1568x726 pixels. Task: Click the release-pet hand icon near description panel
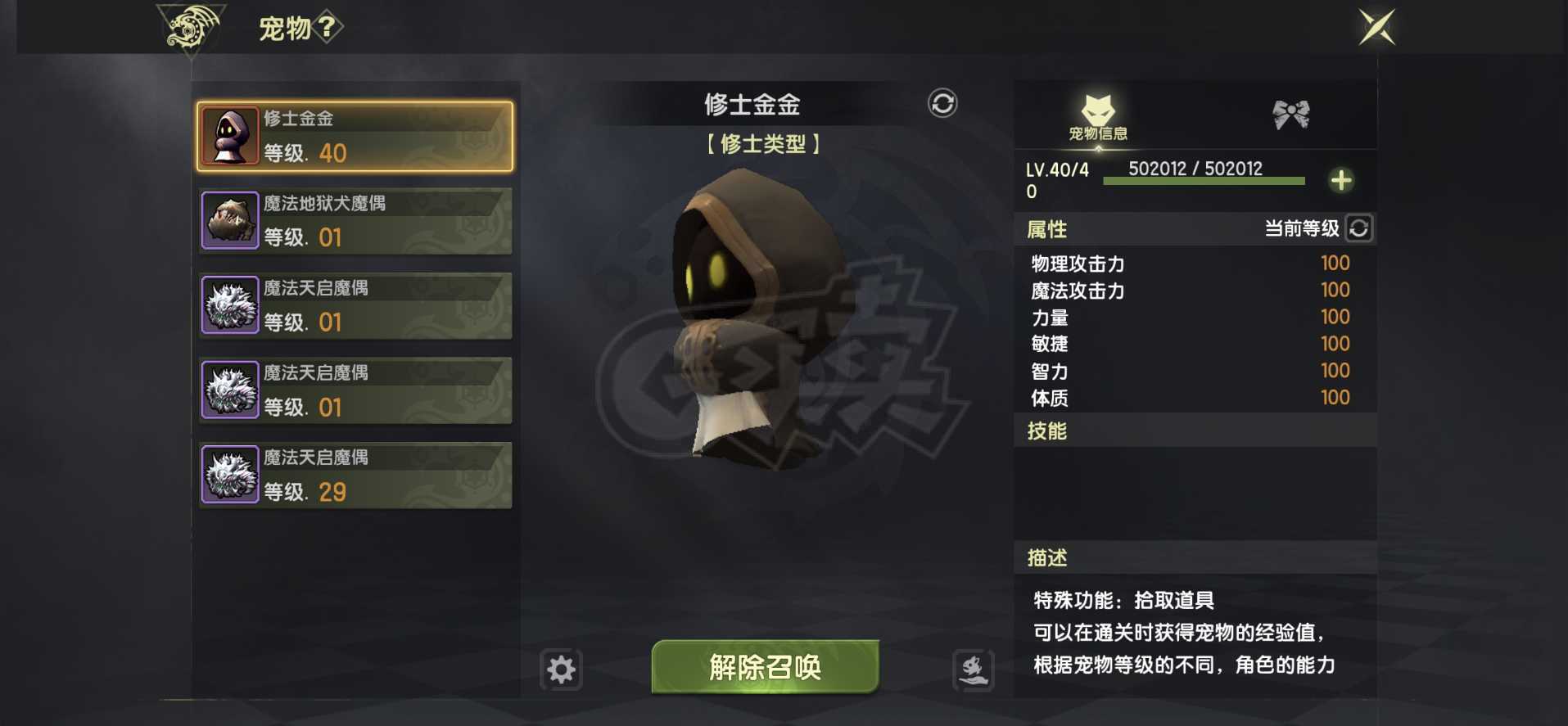tap(974, 669)
